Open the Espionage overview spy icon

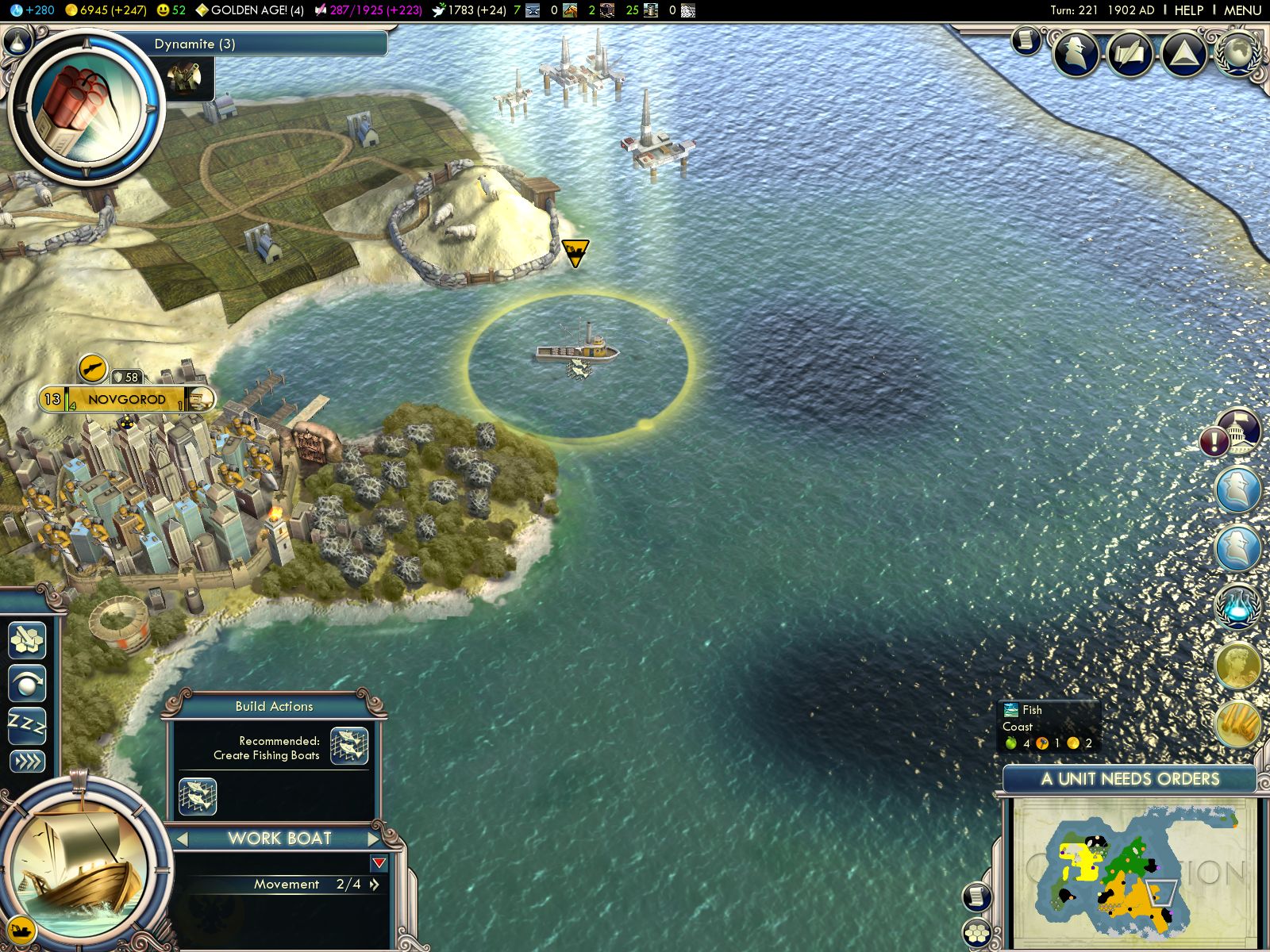point(1076,54)
